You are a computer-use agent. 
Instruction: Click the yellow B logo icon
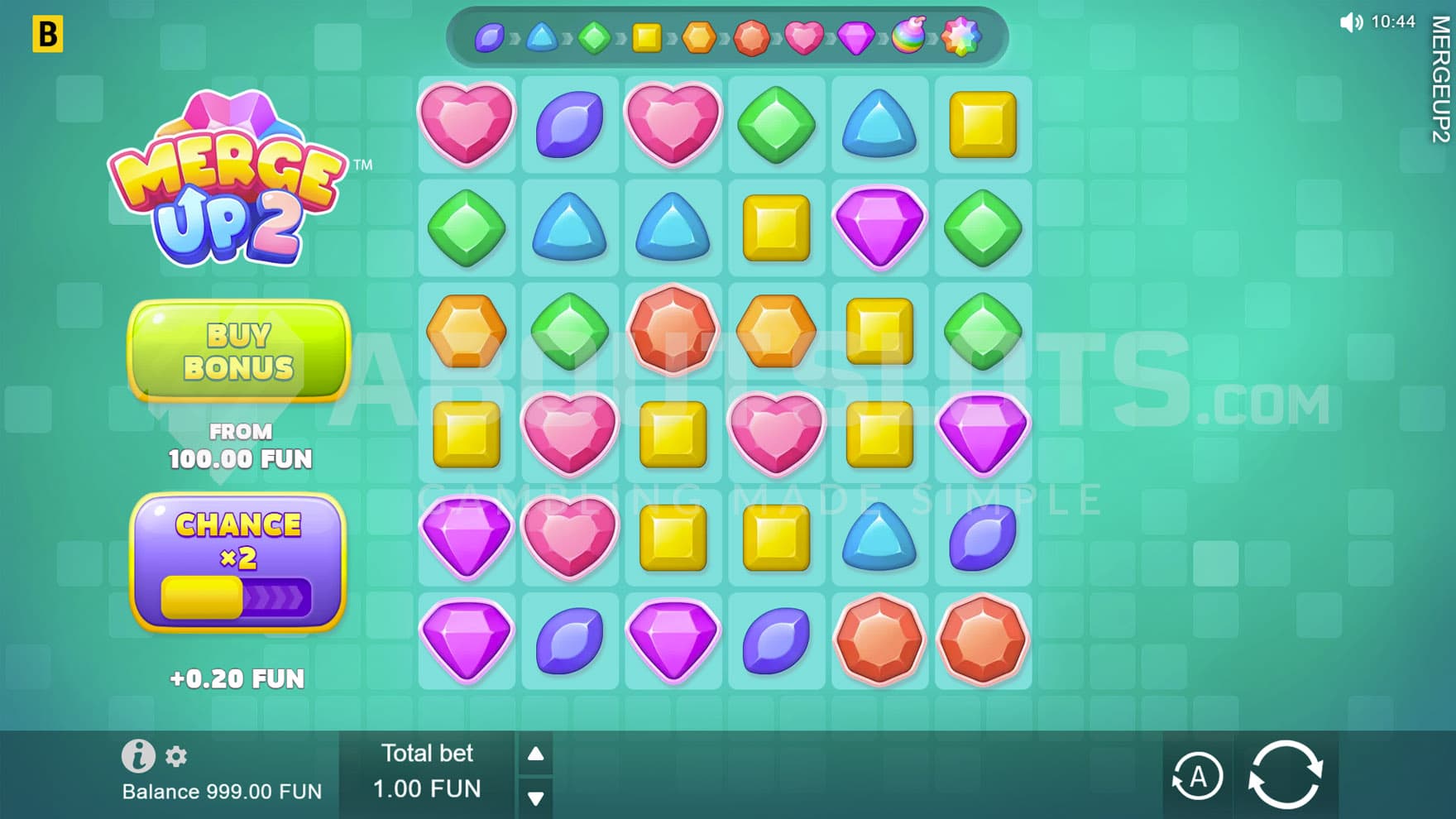pyautogui.click(x=48, y=35)
